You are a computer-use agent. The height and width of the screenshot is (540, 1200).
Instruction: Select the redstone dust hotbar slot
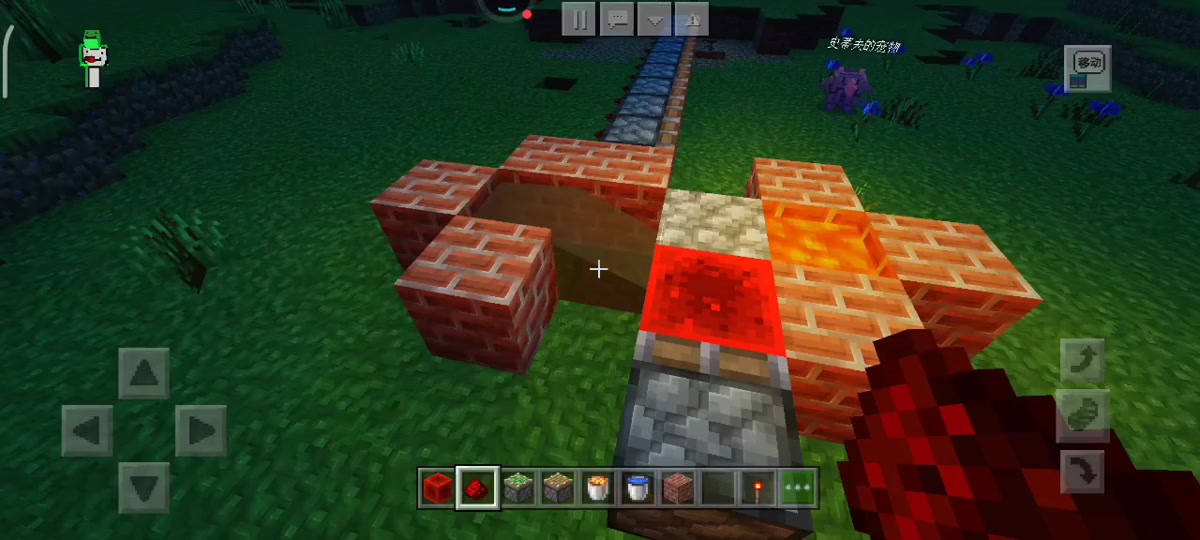coord(476,488)
